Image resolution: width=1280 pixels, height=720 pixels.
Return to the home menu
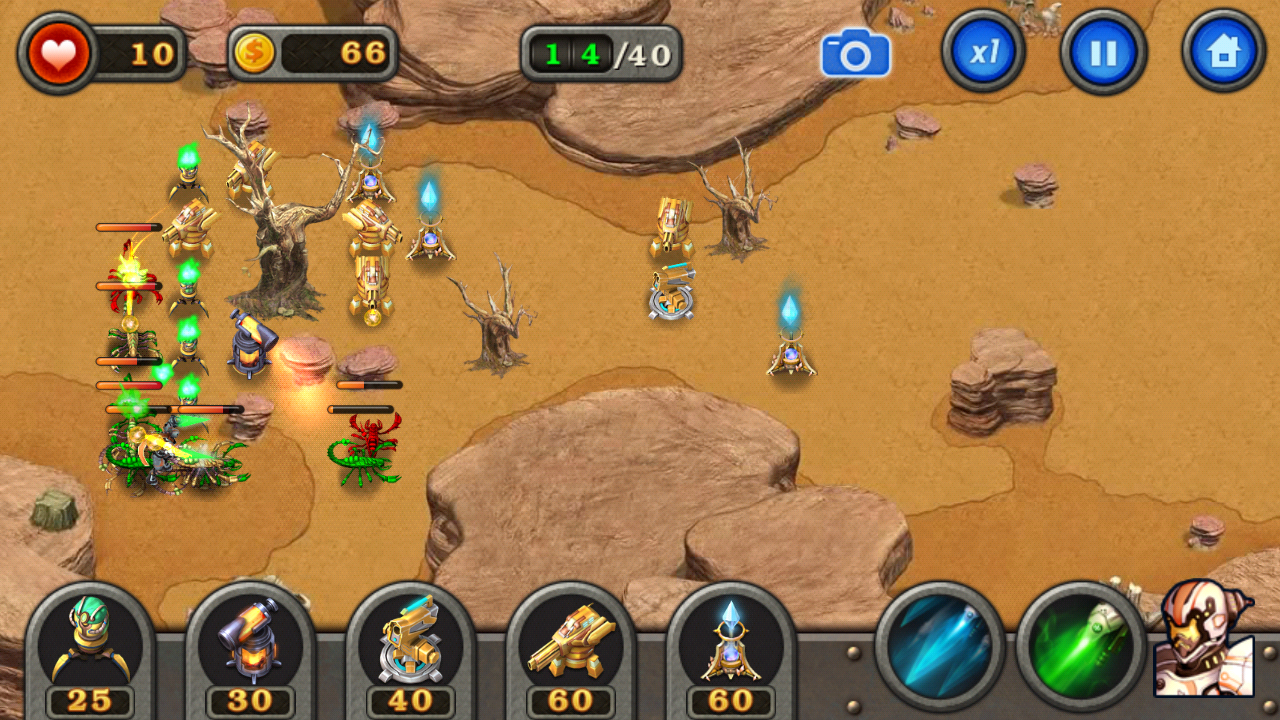(1223, 52)
